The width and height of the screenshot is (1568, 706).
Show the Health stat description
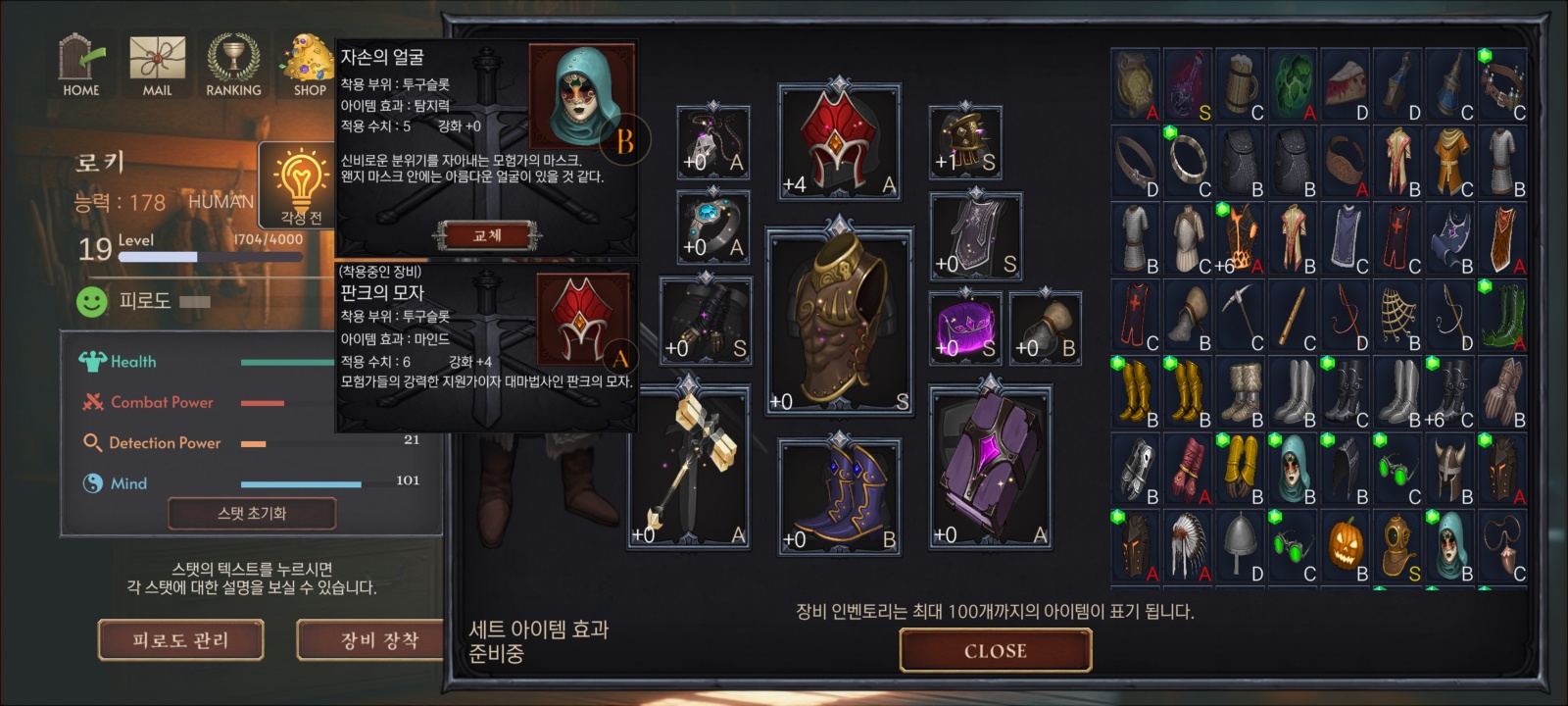pos(132,362)
